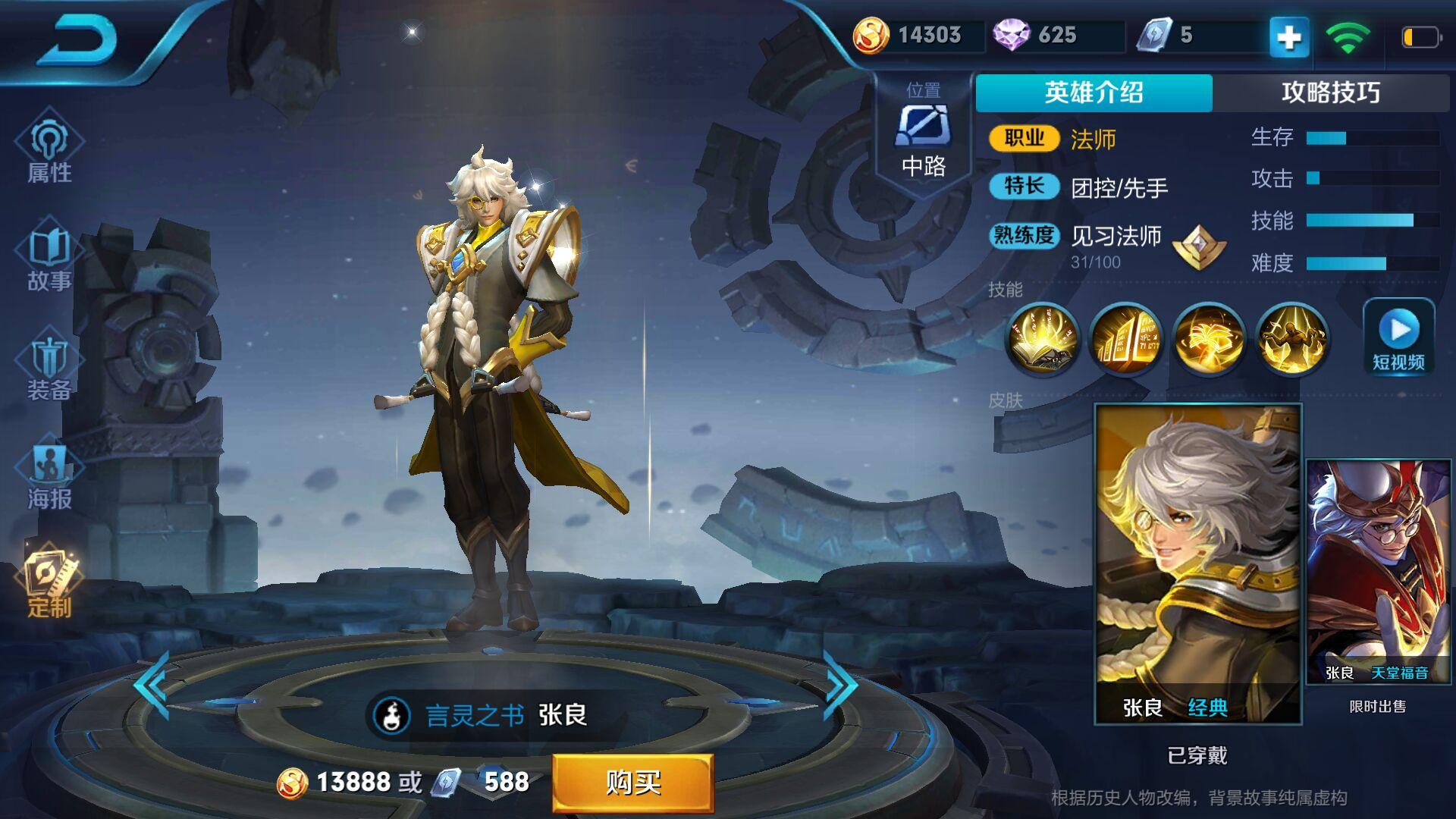The height and width of the screenshot is (819, 1456).
Task: Switch to the 英雄介绍 tab
Action: click(1094, 93)
